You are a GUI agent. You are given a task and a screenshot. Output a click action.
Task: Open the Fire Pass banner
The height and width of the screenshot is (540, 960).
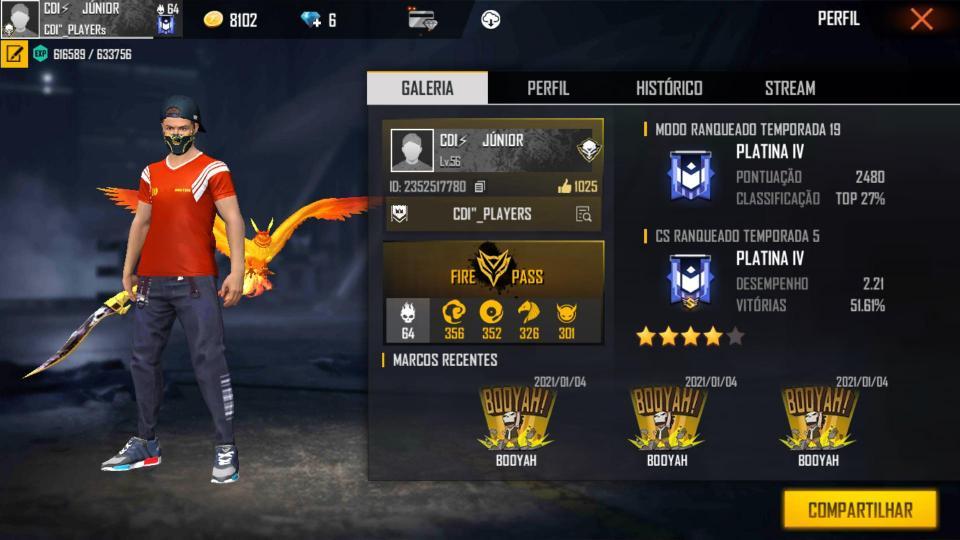[493, 269]
